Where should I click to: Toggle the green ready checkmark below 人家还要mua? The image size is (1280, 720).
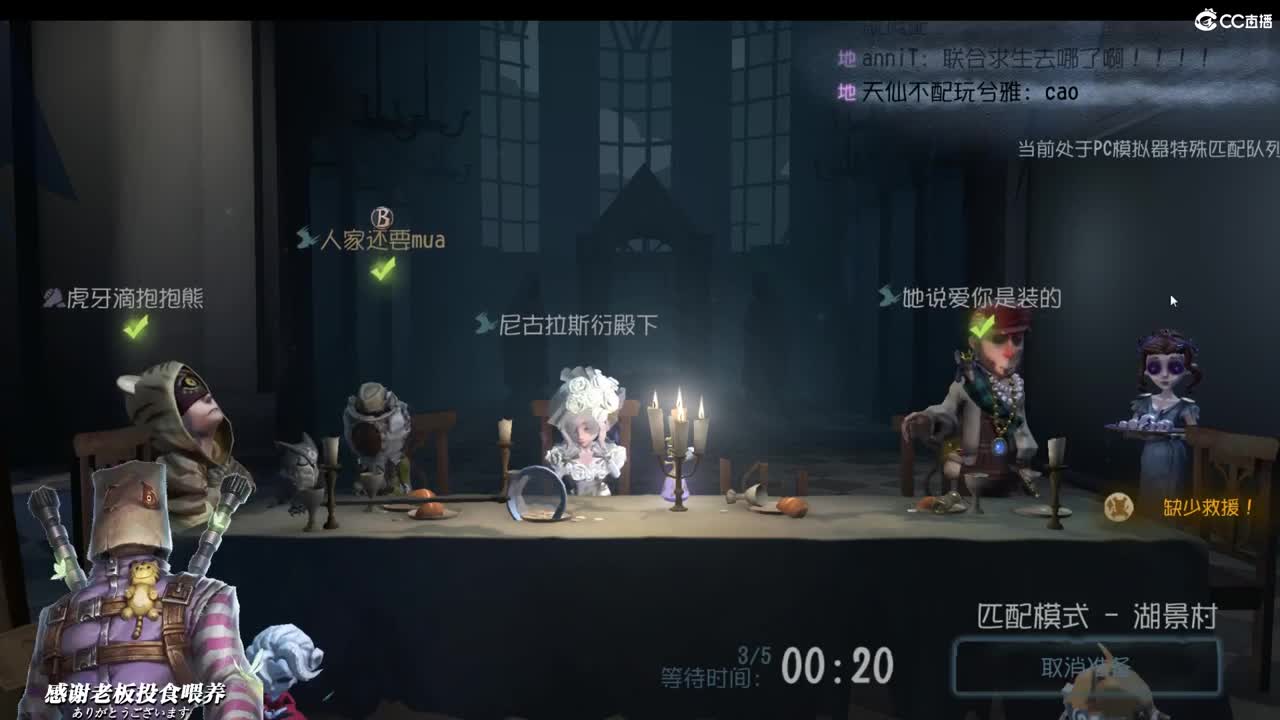(380, 270)
